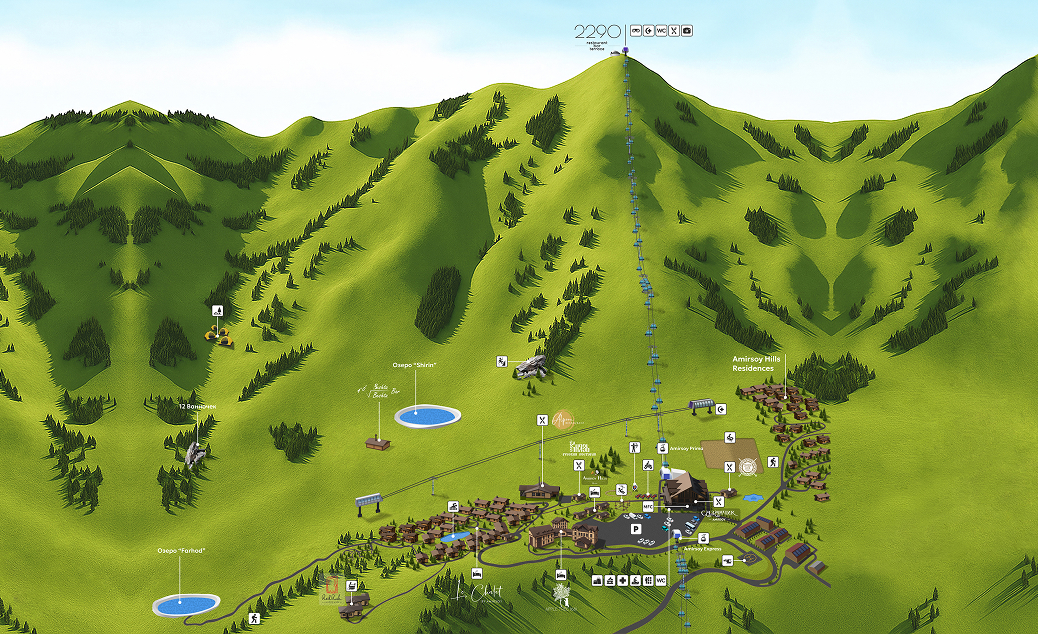This screenshot has height=634, width=1038.
Task: Open the MFC marker near the main building
Action: tap(647, 507)
